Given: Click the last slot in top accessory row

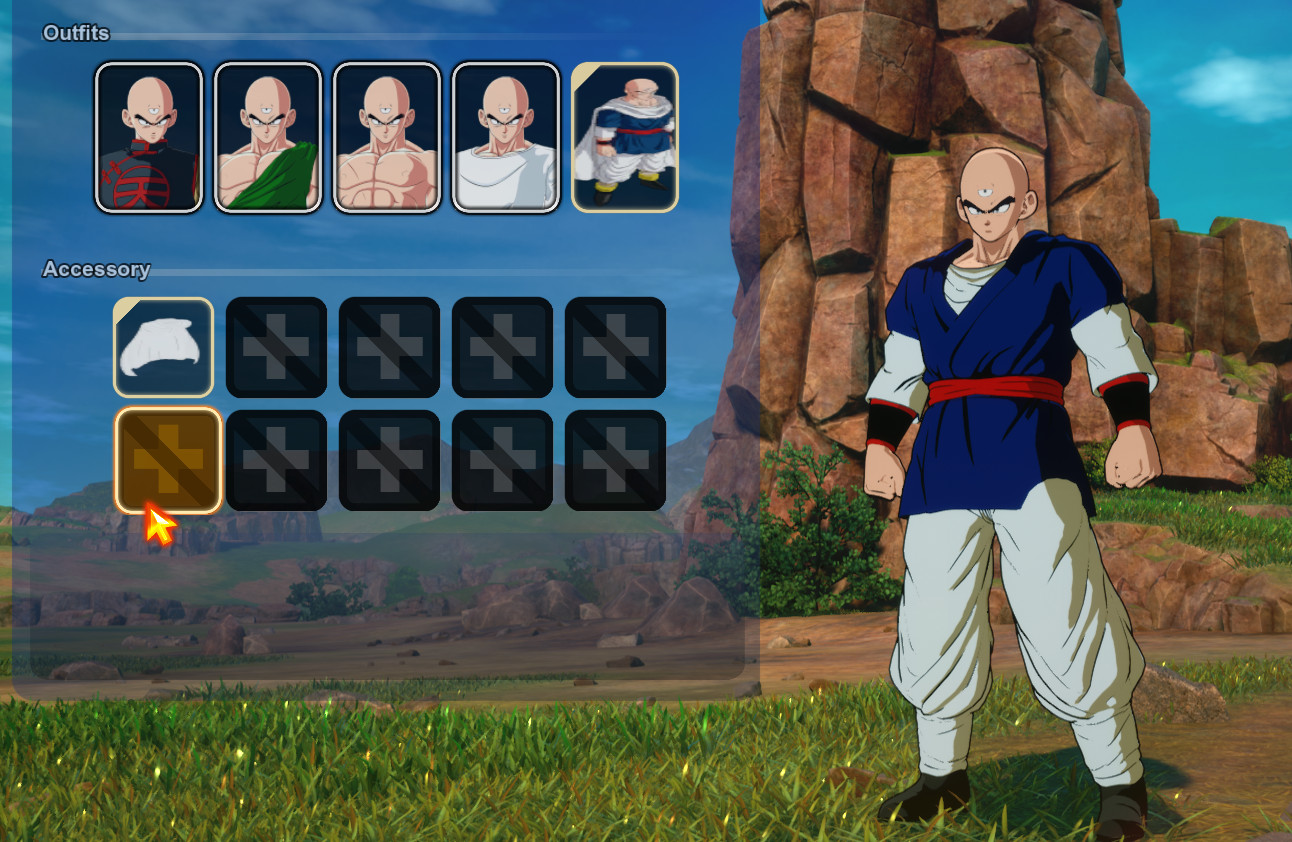Looking at the screenshot, I should tap(615, 348).
